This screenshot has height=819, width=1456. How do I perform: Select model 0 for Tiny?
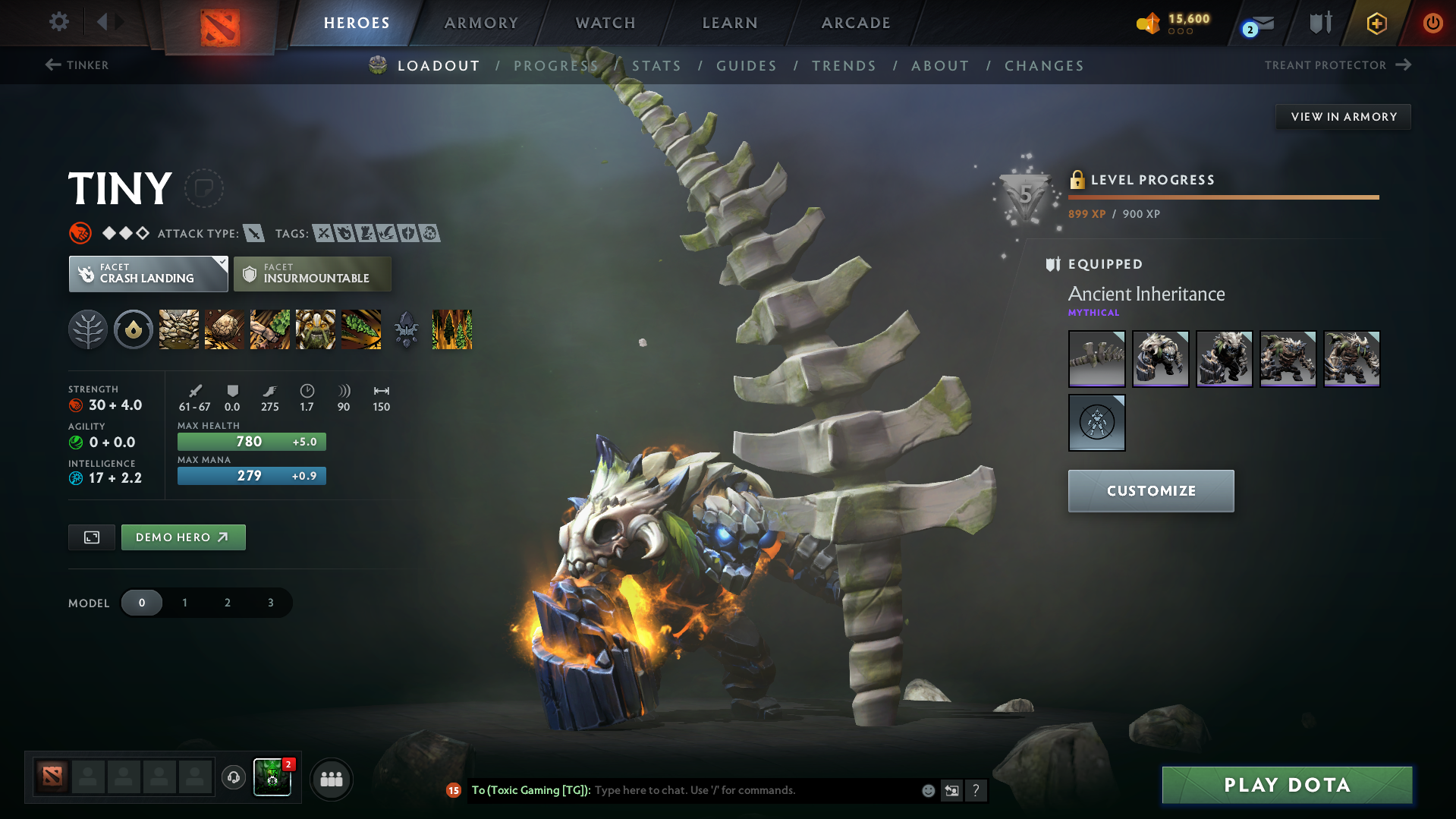142,602
